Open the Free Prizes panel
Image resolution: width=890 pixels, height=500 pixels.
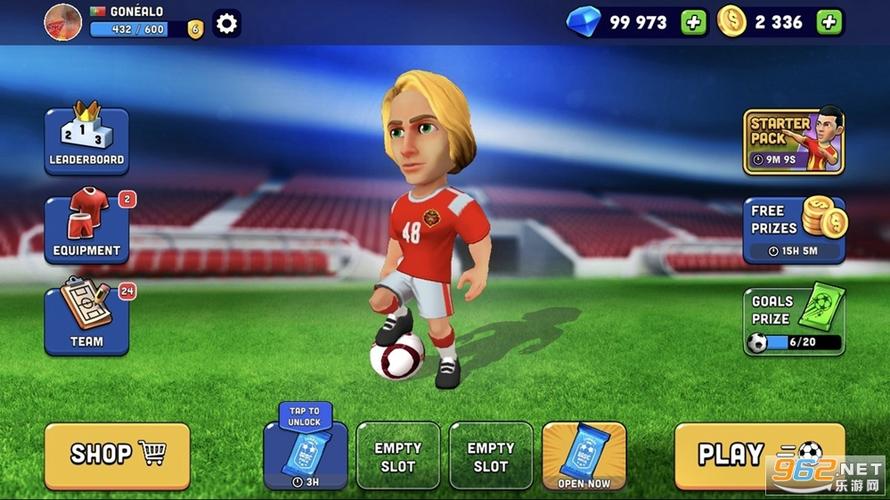(x=793, y=230)
